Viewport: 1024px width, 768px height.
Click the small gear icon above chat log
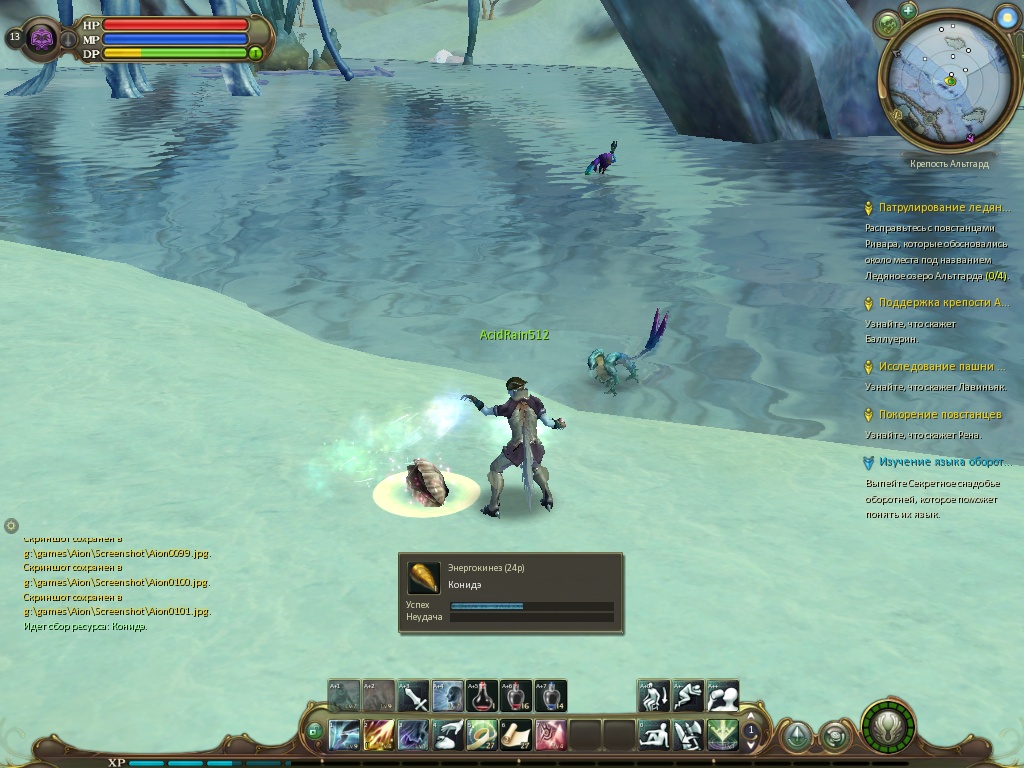pos(11,525)
